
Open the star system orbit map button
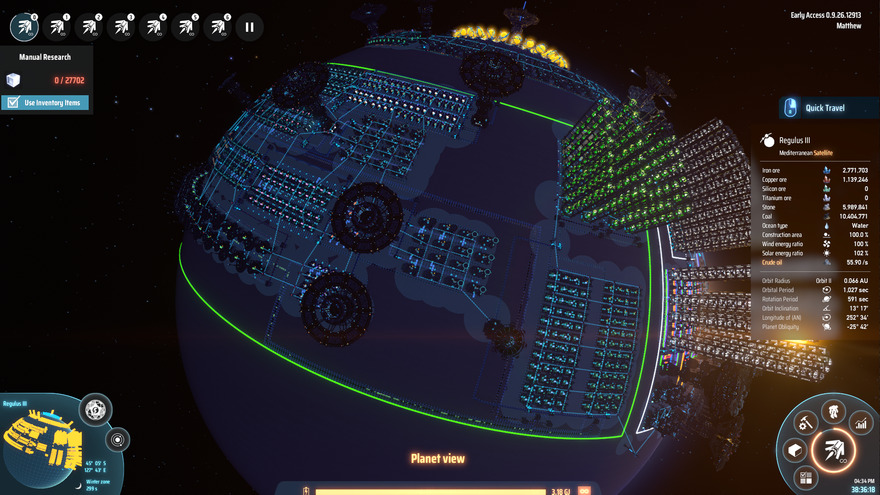(117, 439)
